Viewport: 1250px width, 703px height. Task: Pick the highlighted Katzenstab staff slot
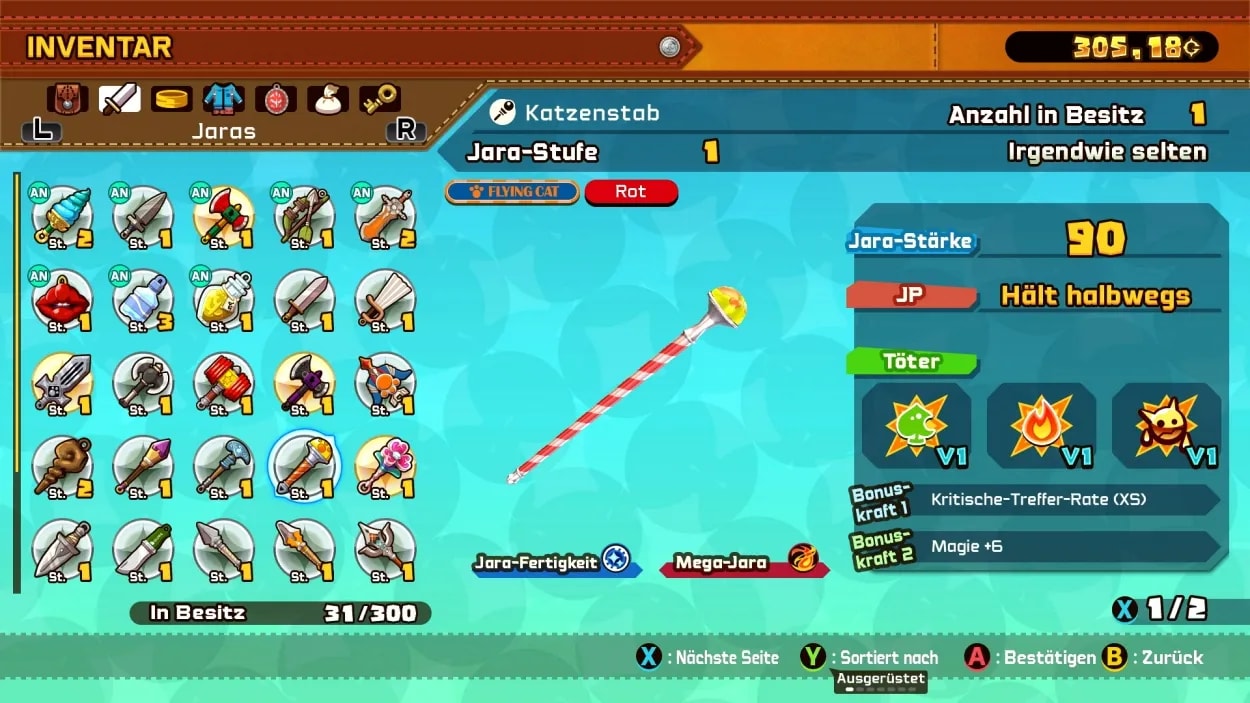coord(304,466)
